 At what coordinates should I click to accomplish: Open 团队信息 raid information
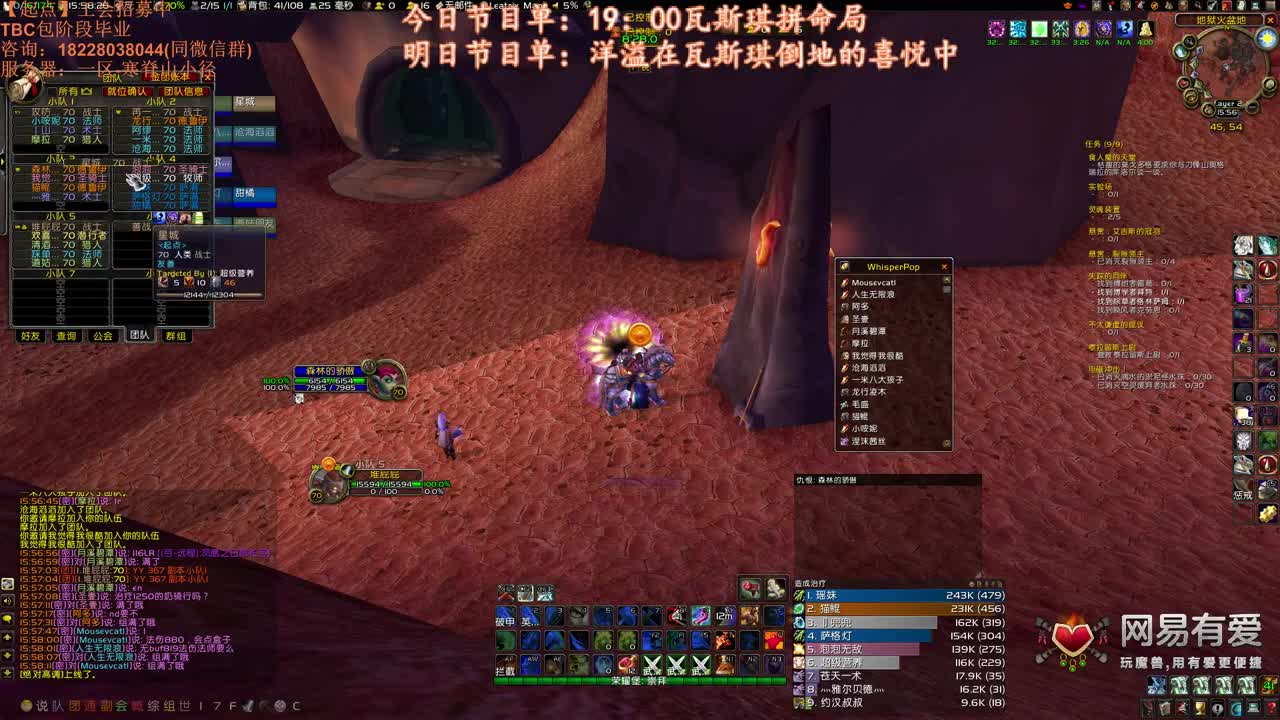click(184, 91)
